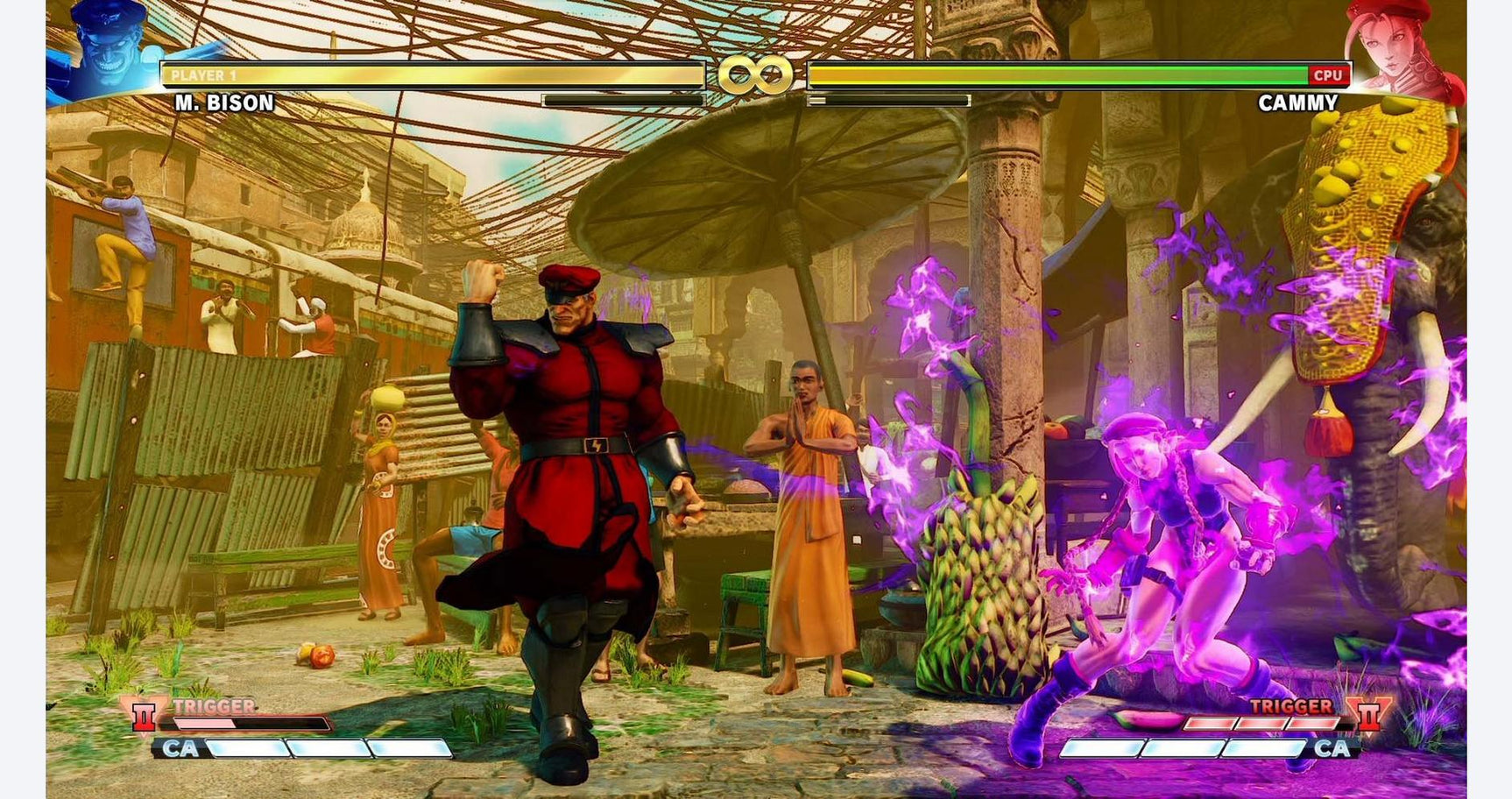Select the M. BISON name label
Viewport: 1512px width, 799px height.
(x=223, y=103)
